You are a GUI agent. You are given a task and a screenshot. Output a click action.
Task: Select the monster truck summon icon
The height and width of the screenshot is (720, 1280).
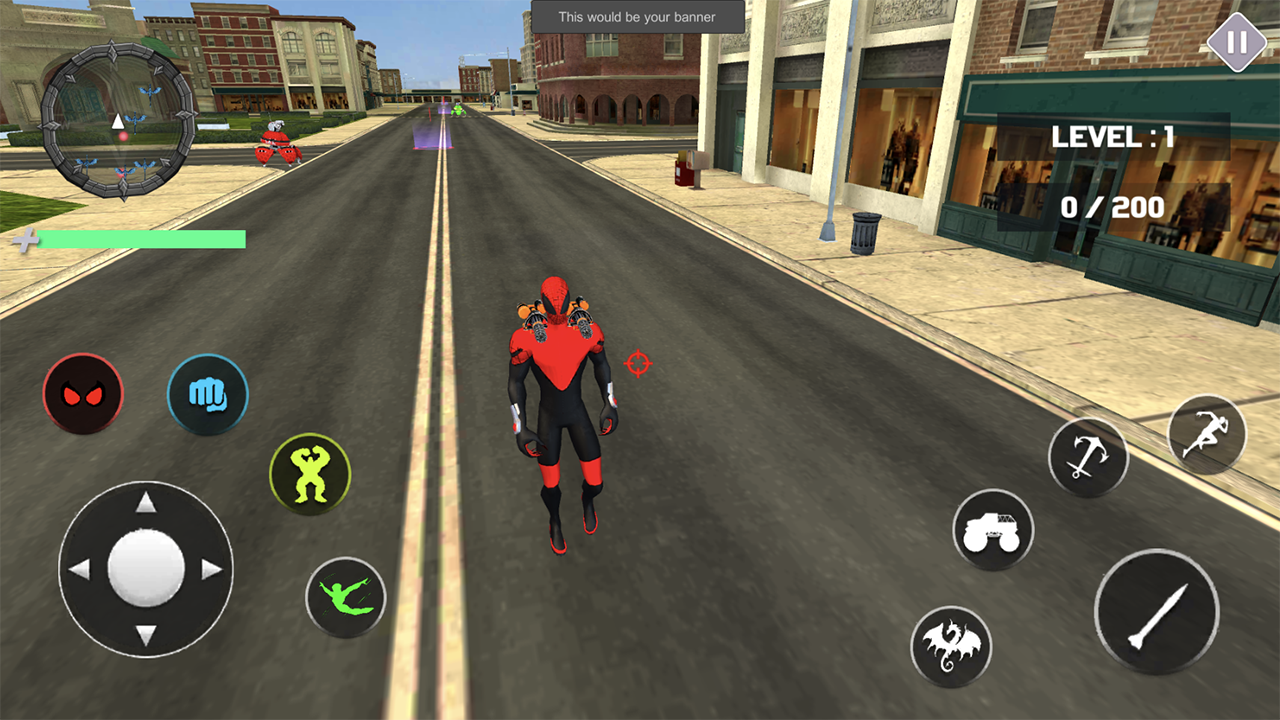tap(993, 530)
